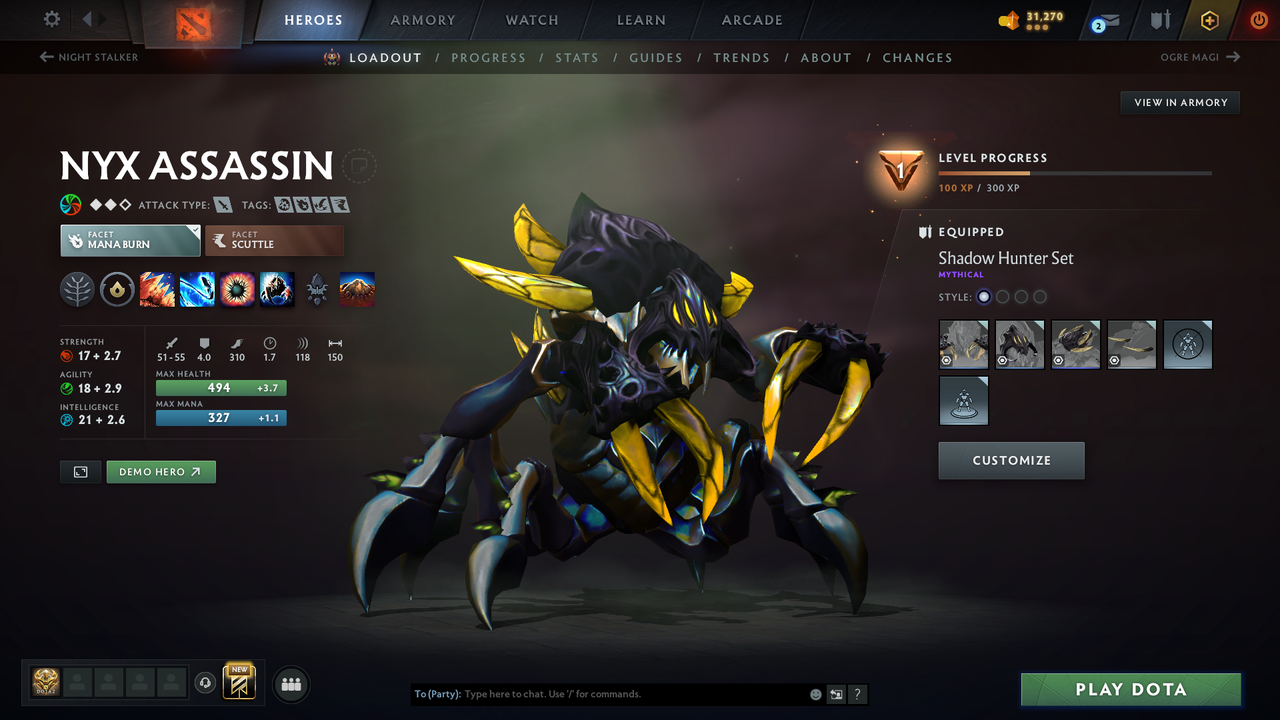Click the Demo Hero button
Screen dimensions: 1280x720
click(160, 471)
